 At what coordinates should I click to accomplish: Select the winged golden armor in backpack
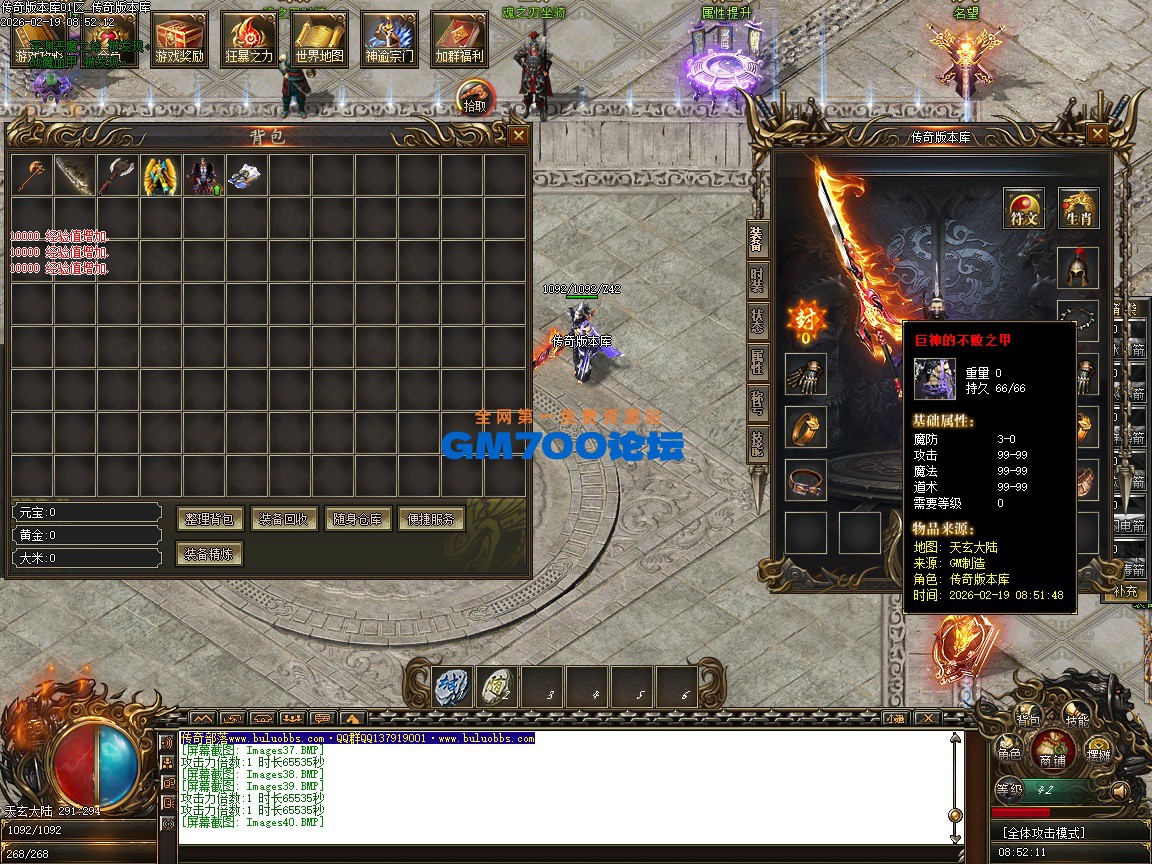coord(161,175)
